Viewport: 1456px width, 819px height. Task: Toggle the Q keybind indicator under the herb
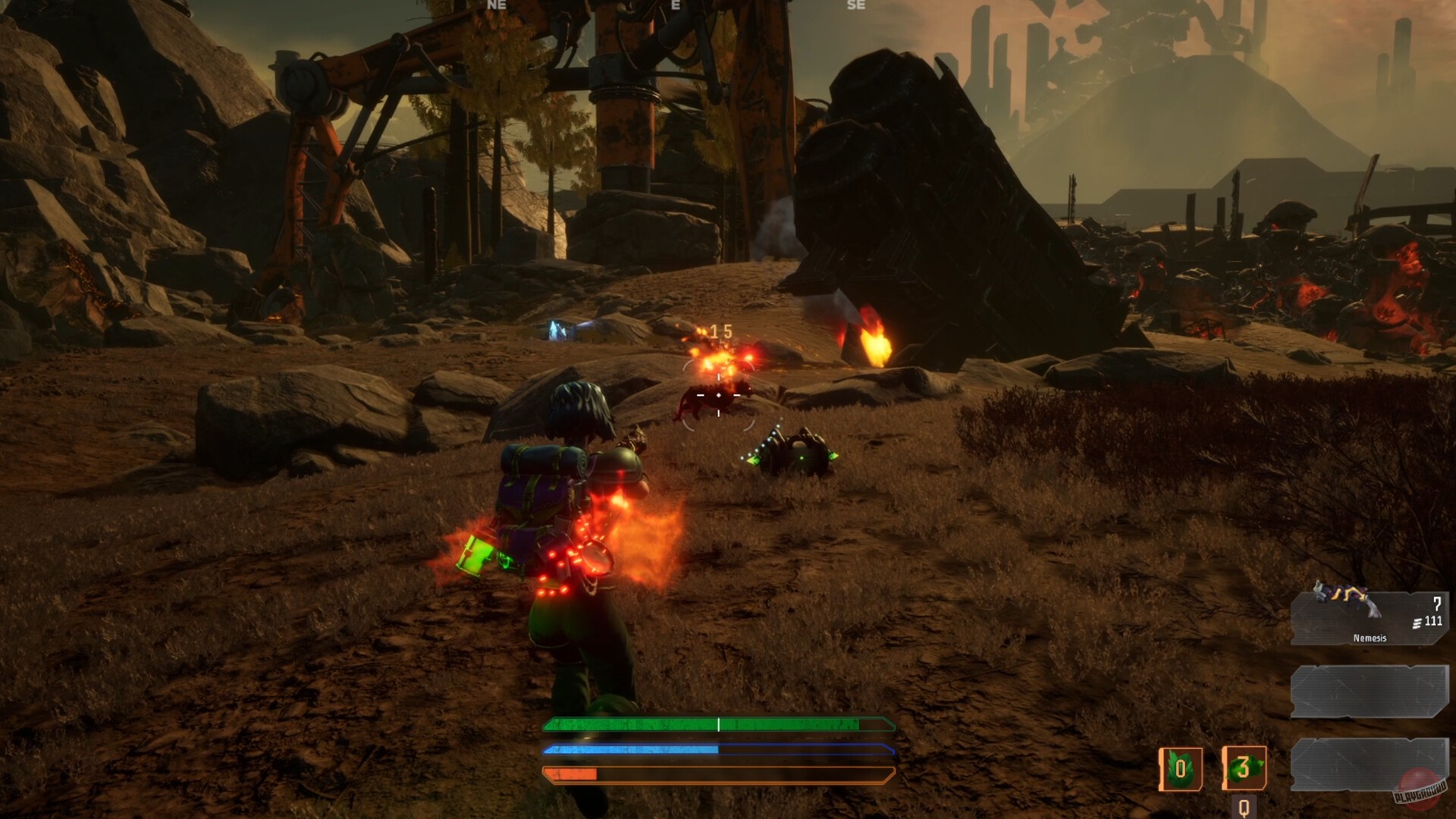1243,807
